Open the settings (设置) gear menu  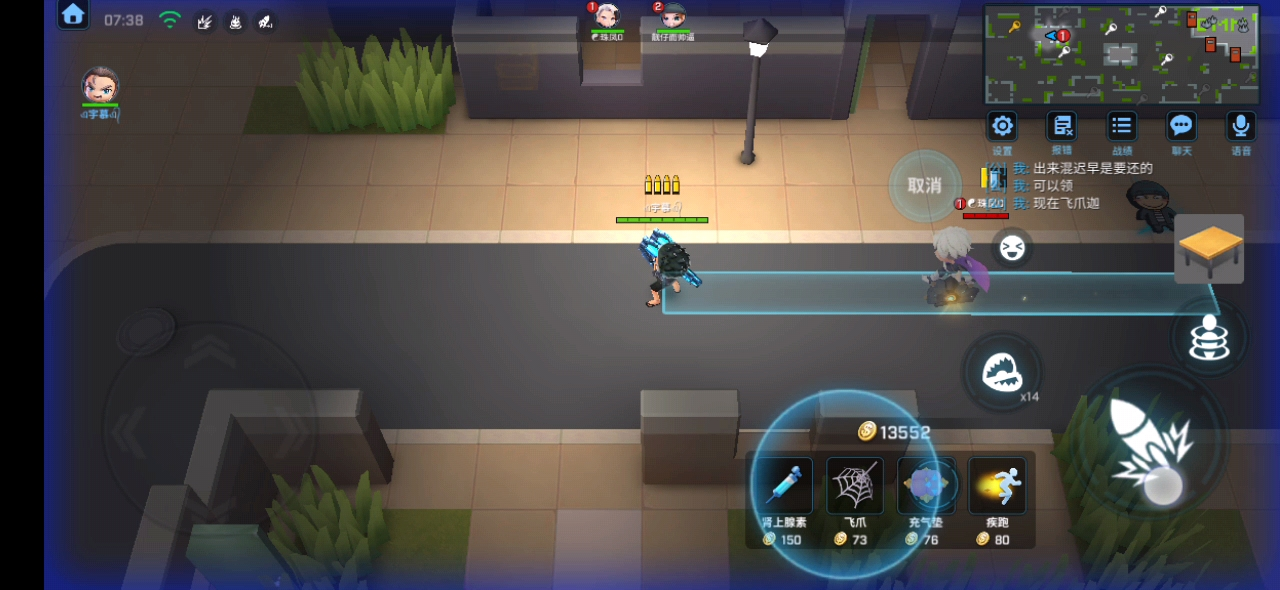(x=1002, y=127)
